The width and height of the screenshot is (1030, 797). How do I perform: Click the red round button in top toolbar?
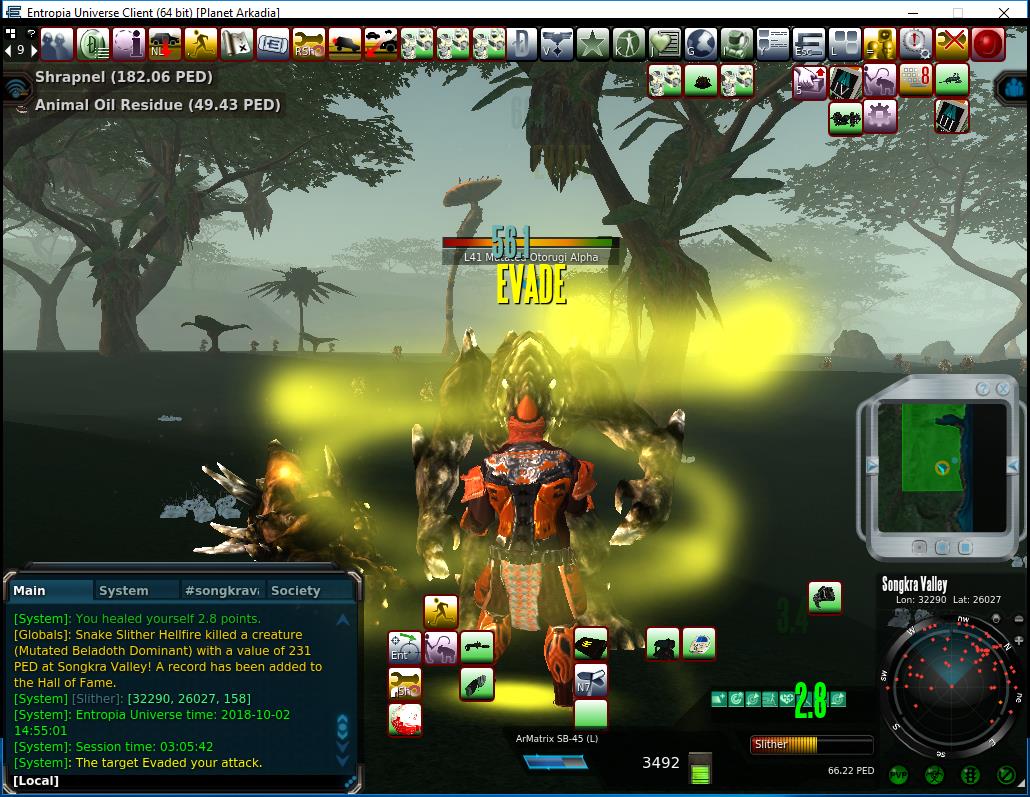988,44
